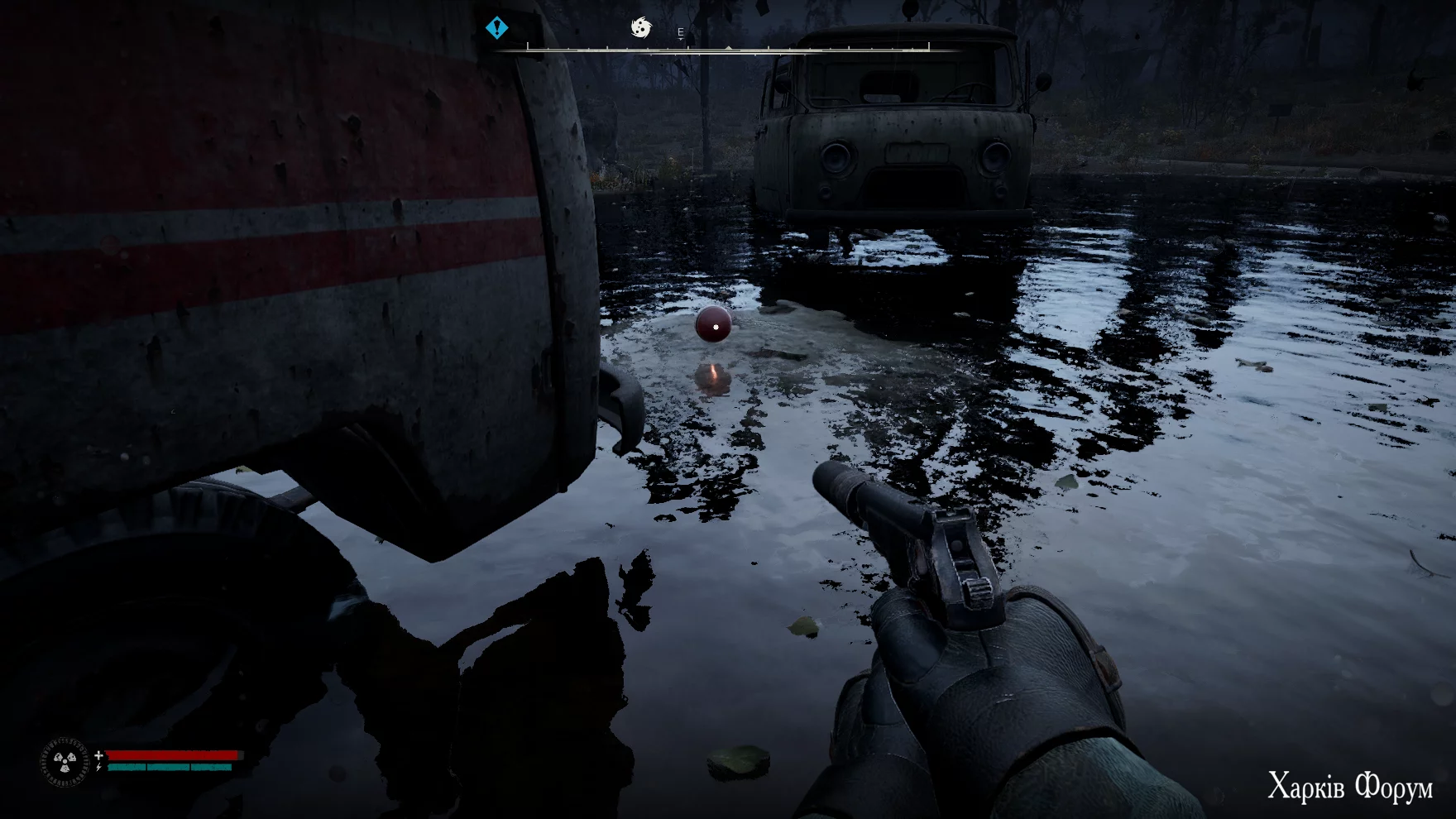The width and height of the screenshot is (1456, 819).
Task: Click the radiation trefoil indicator
Action: (x=65, y=761)
